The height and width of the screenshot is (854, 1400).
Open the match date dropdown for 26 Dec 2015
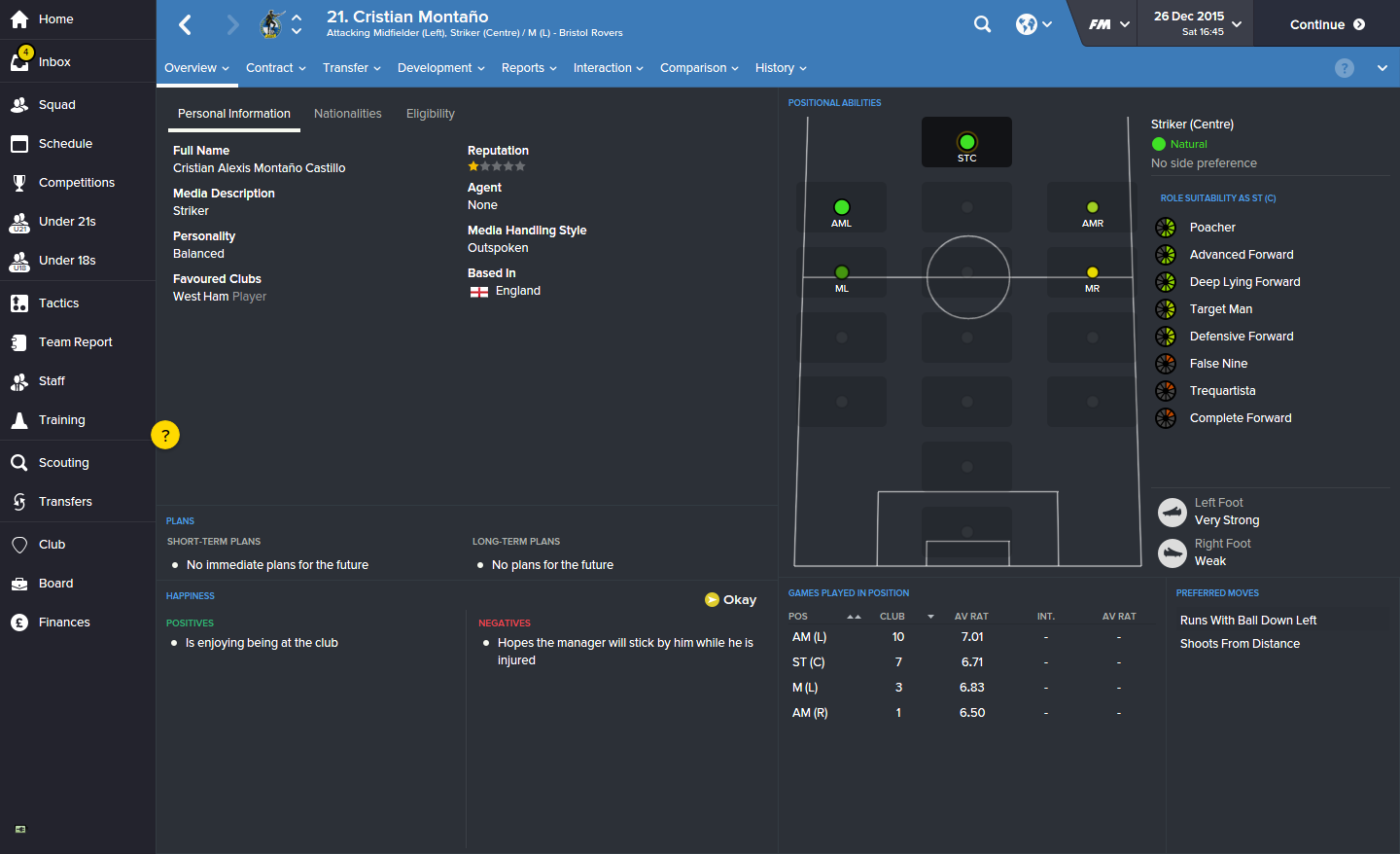(x=1195, y=22)
